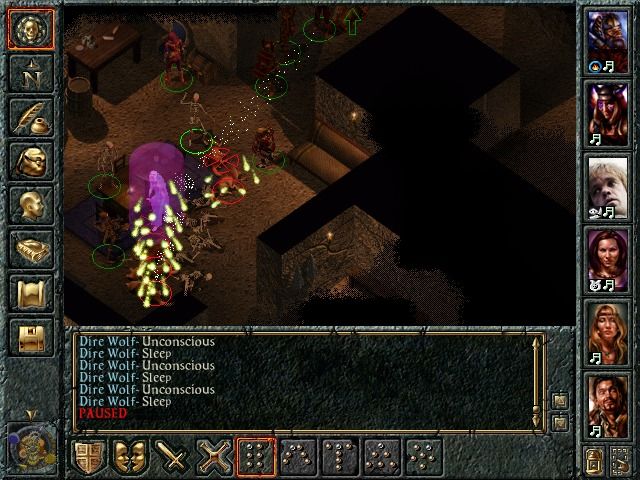The image size is (640, 480).
Task: Open the inventory screen with the helmeted head icon
Action: 30,162
